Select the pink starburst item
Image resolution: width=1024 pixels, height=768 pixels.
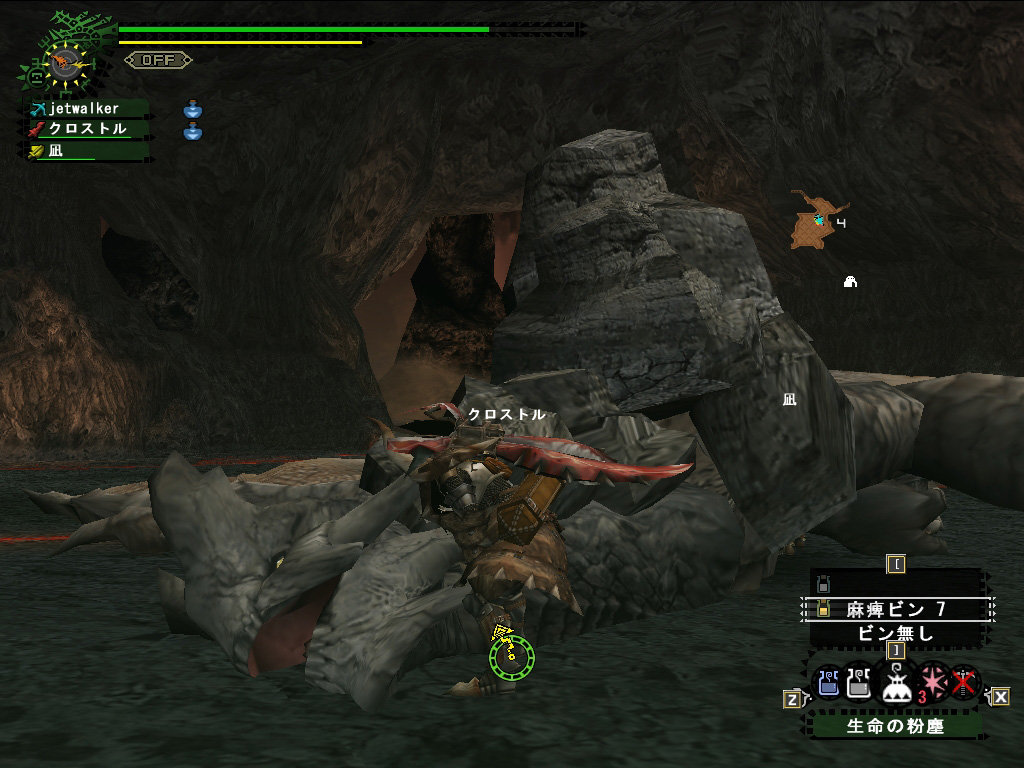(932, 682)
